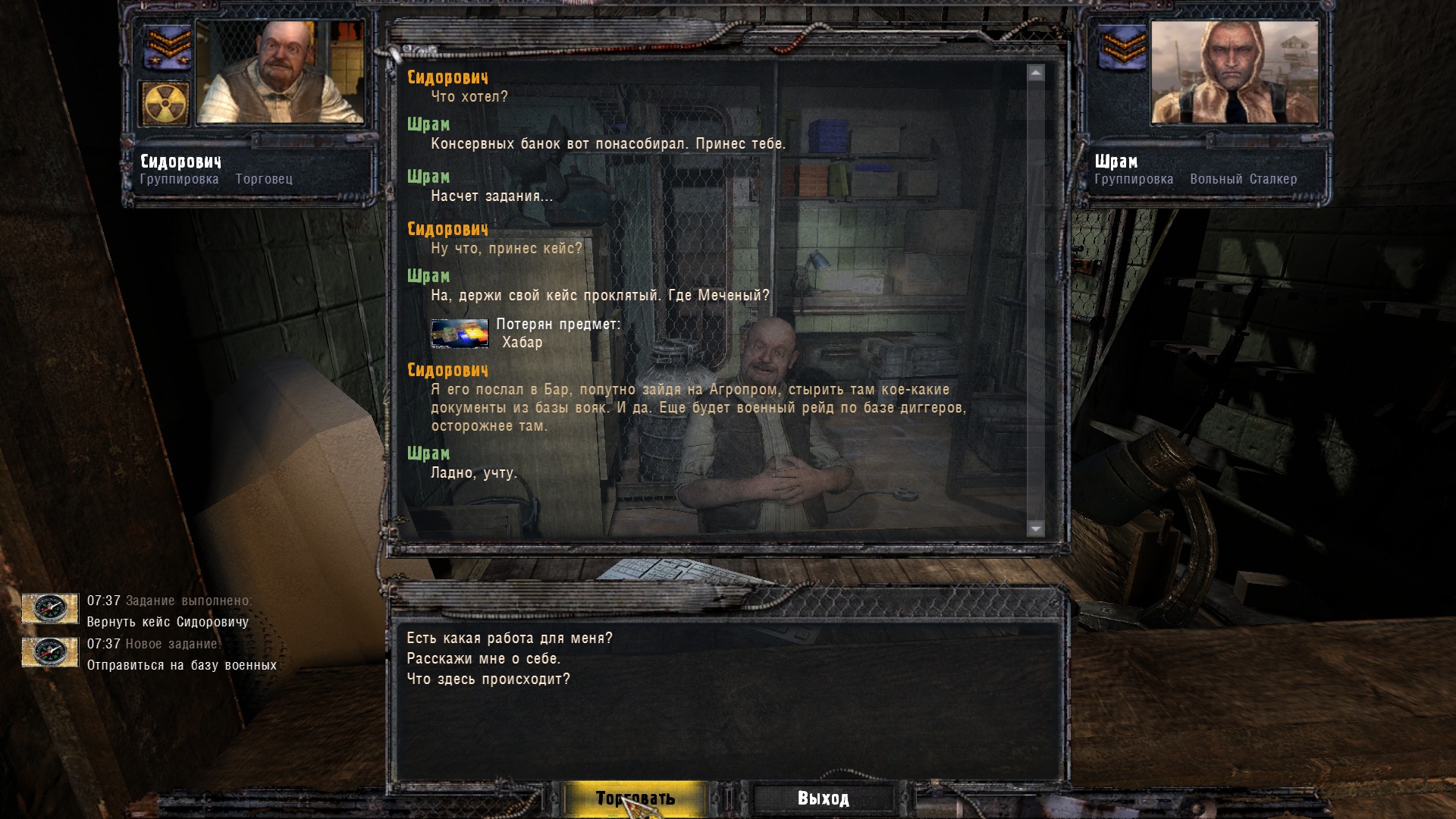
Task: Choose the reply "Расскажи мне о себе."
Action: pos(484,659)
